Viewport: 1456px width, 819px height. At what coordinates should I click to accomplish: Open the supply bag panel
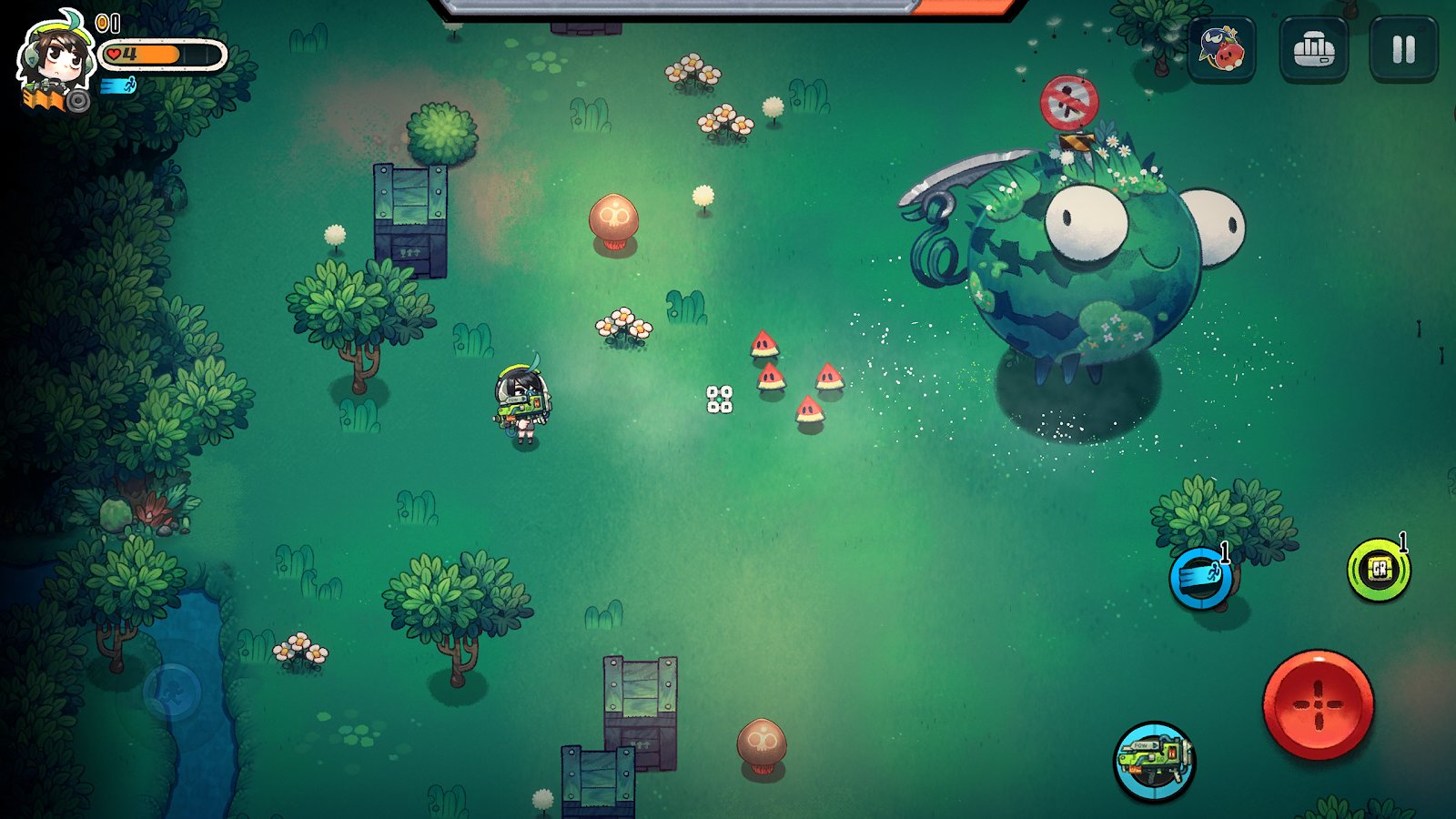pyautogui.click(x=1313, y=53)
